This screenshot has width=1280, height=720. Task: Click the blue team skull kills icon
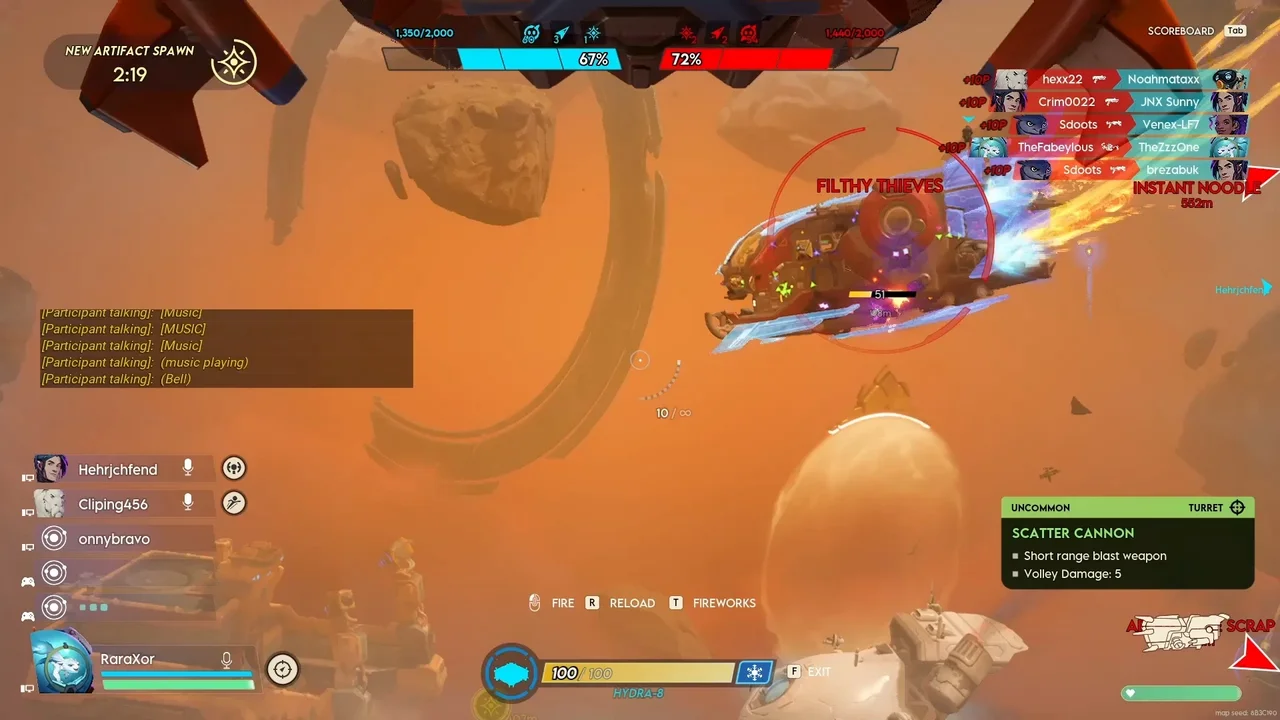pyautogui.click(x=531, y=35)
